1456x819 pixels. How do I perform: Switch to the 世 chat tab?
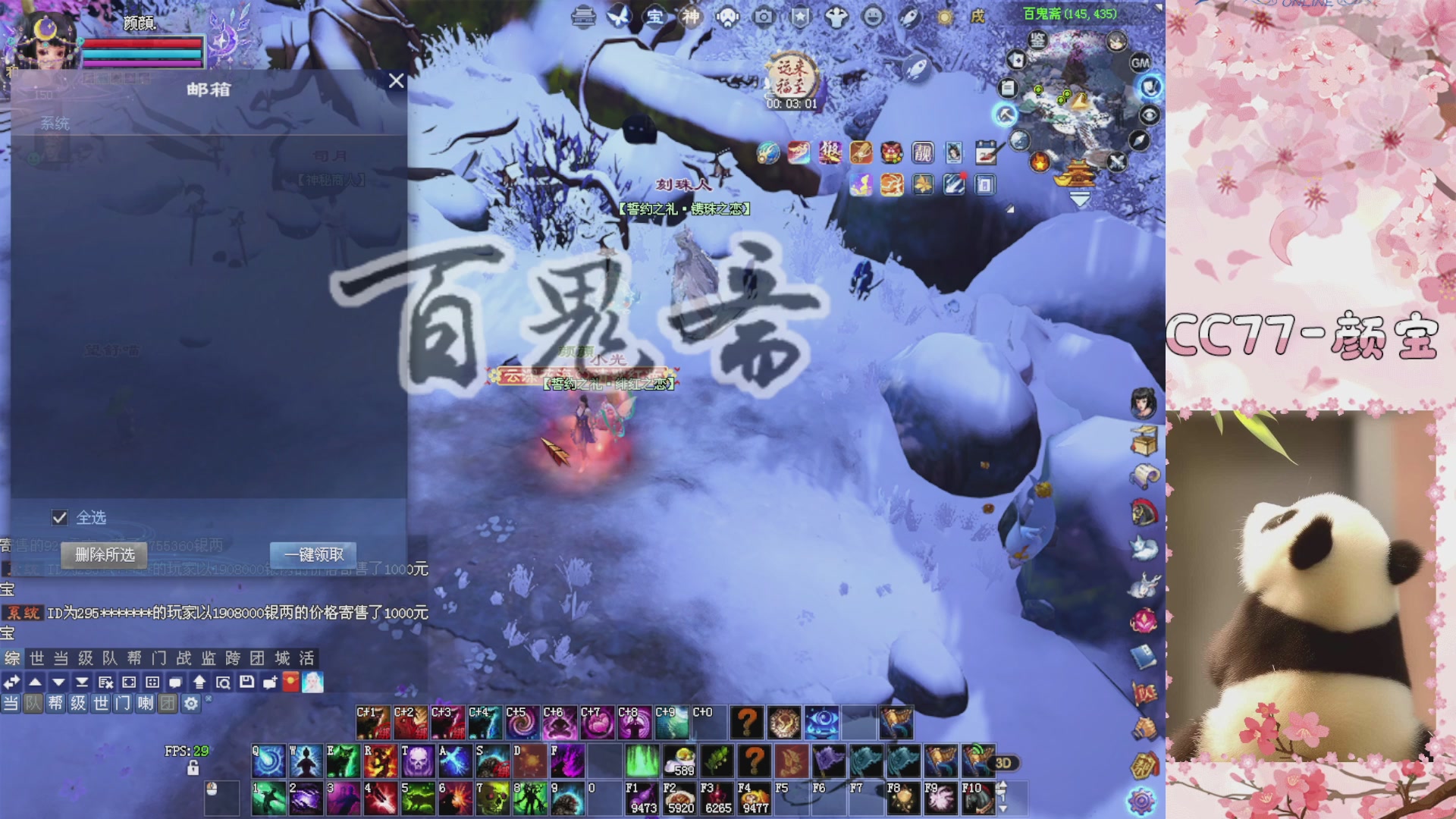[36, 659]
